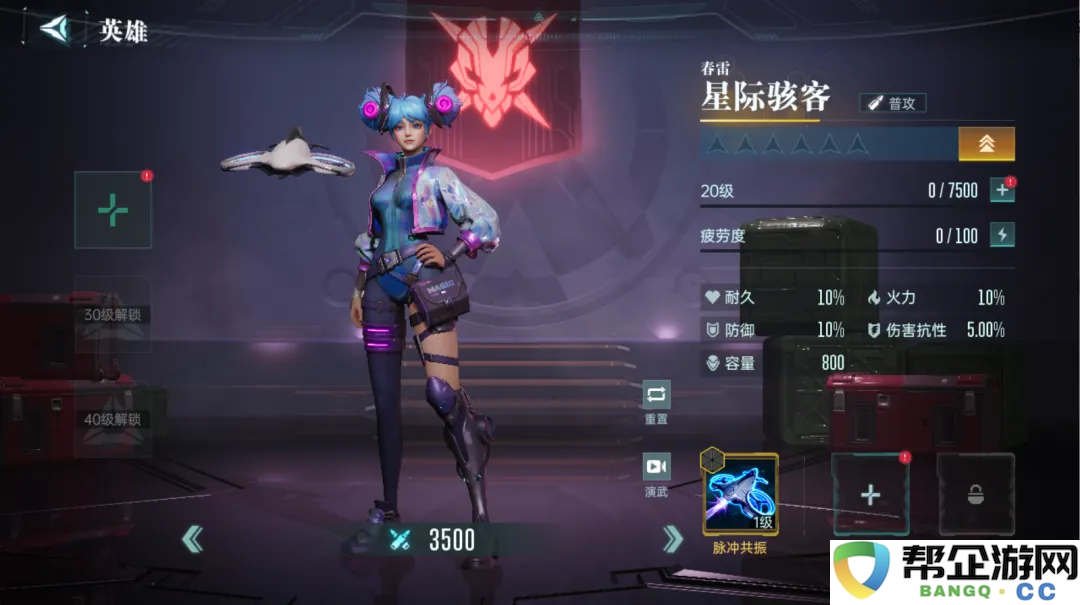Open the green plus equipment slot
The image size is (1080, 605).
click(x=113, y=210)
